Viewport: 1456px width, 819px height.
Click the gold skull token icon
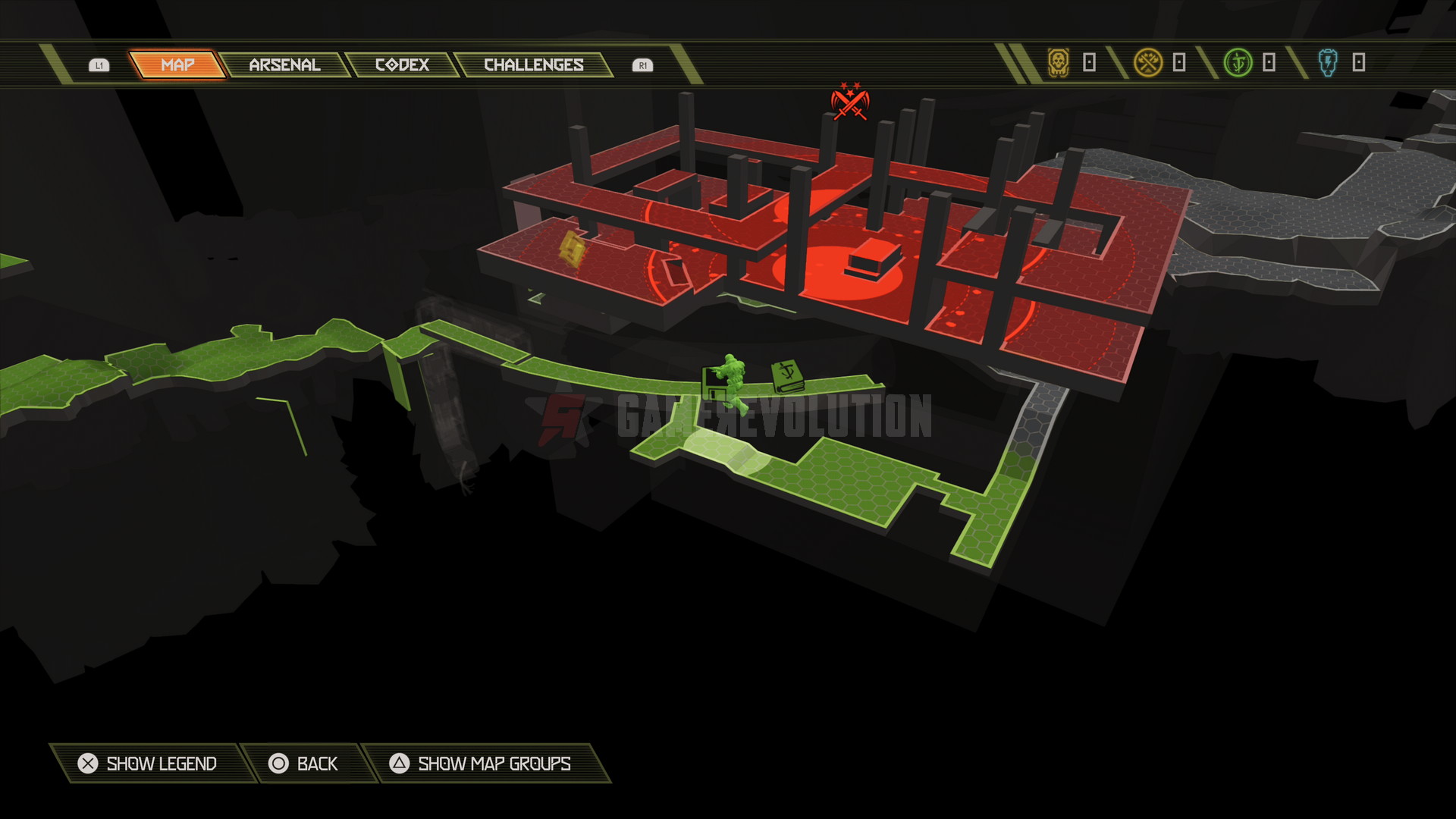point(1059,62)
